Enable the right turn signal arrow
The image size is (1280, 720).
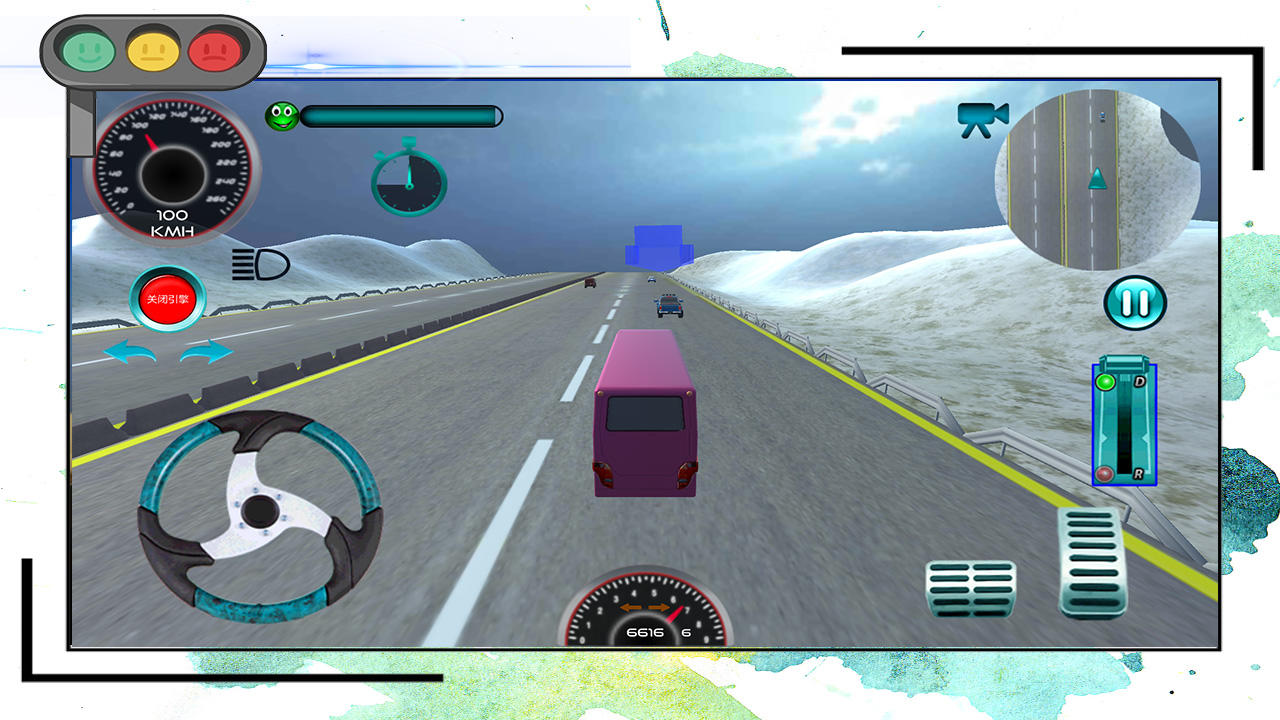tap(207, 353)
